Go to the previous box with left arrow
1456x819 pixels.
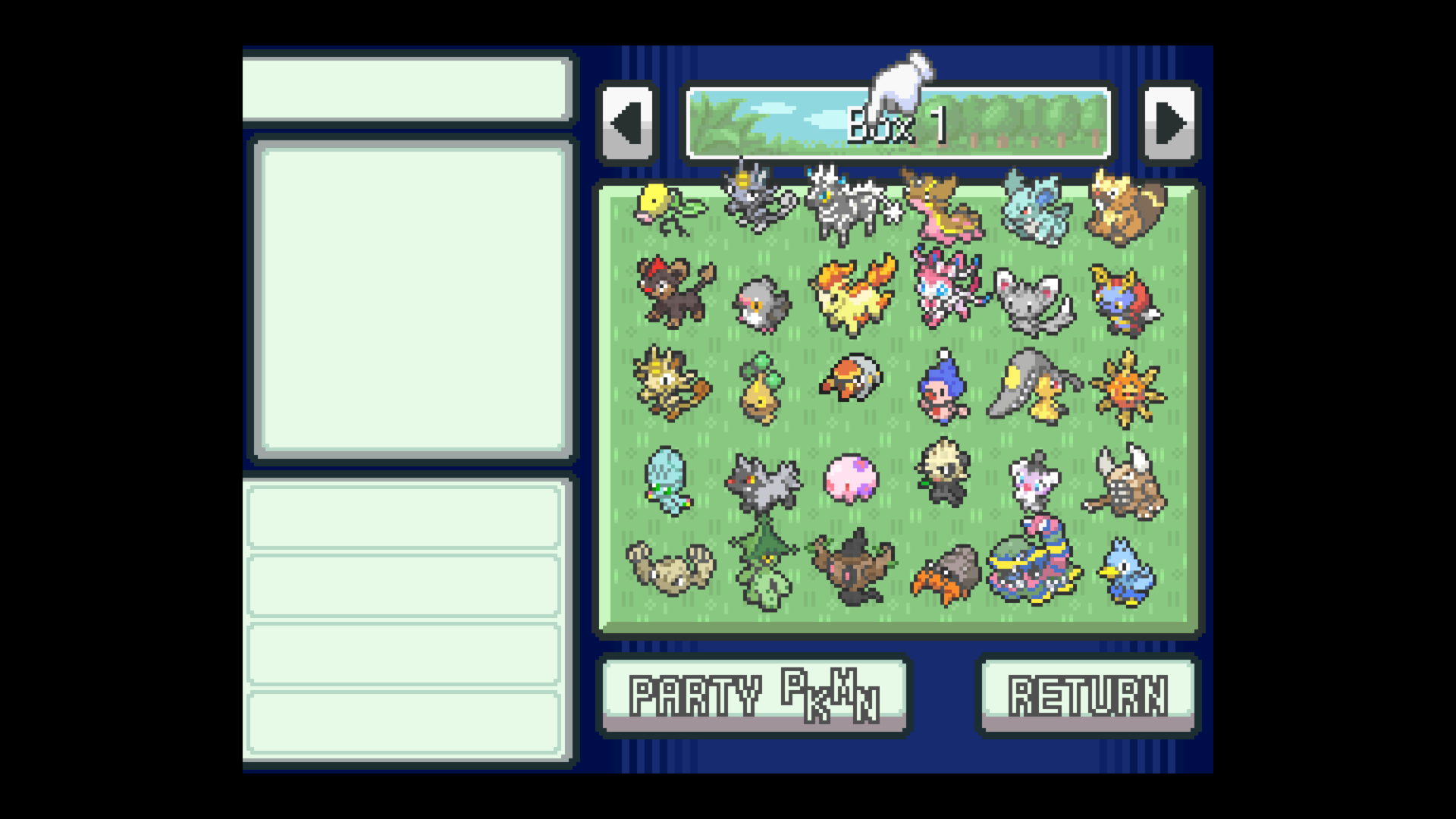click(x=627, y=123)
